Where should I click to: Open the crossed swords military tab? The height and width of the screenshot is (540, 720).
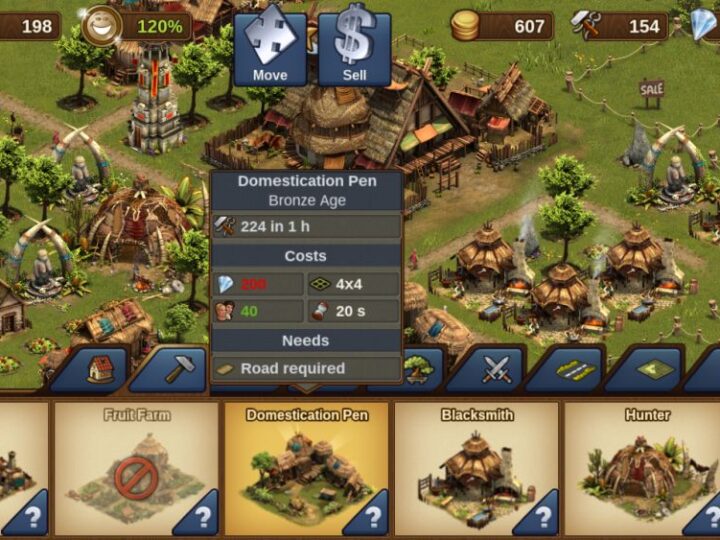click(497, 370)
